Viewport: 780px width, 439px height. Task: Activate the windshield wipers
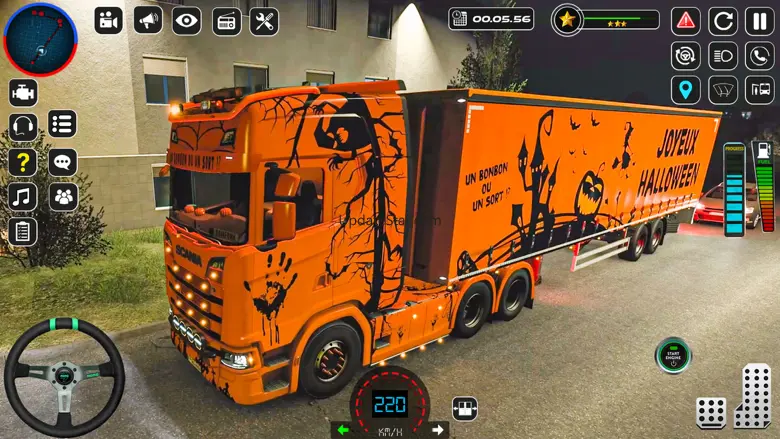click(x=723, y=90)
